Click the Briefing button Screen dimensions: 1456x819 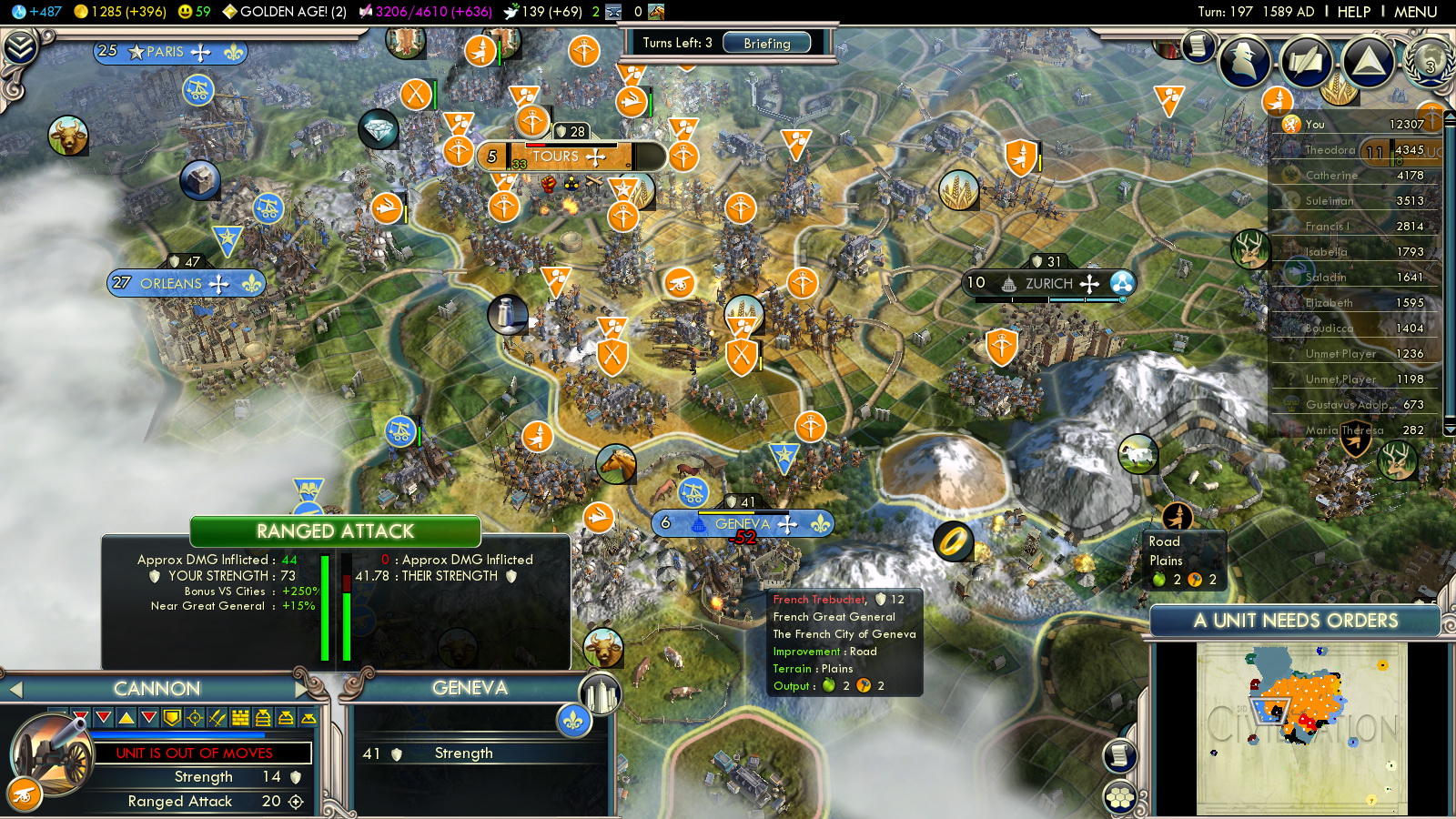(x=766, y=43)
